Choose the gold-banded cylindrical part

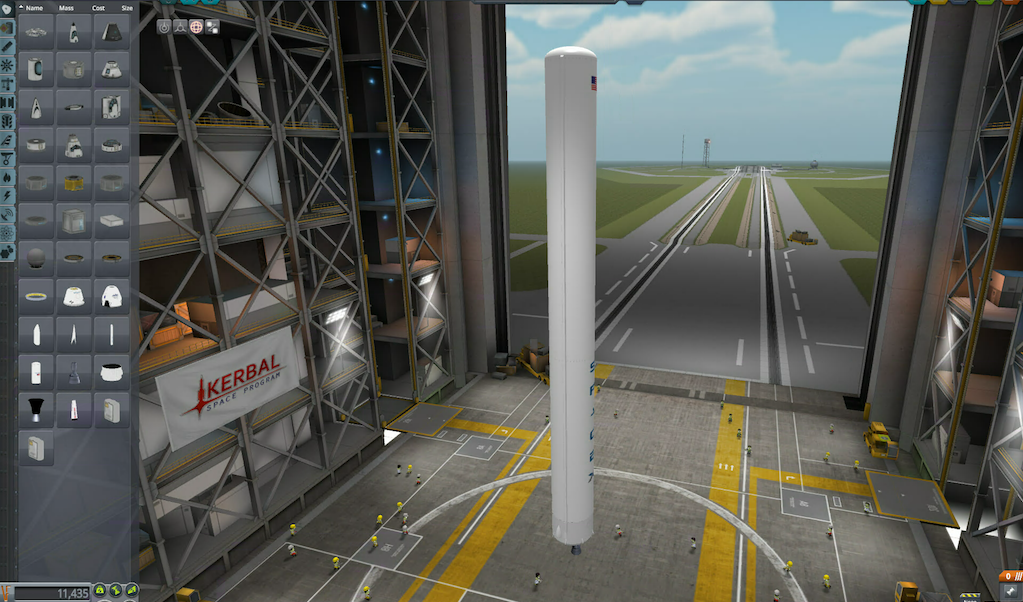[x=74, y=183]
